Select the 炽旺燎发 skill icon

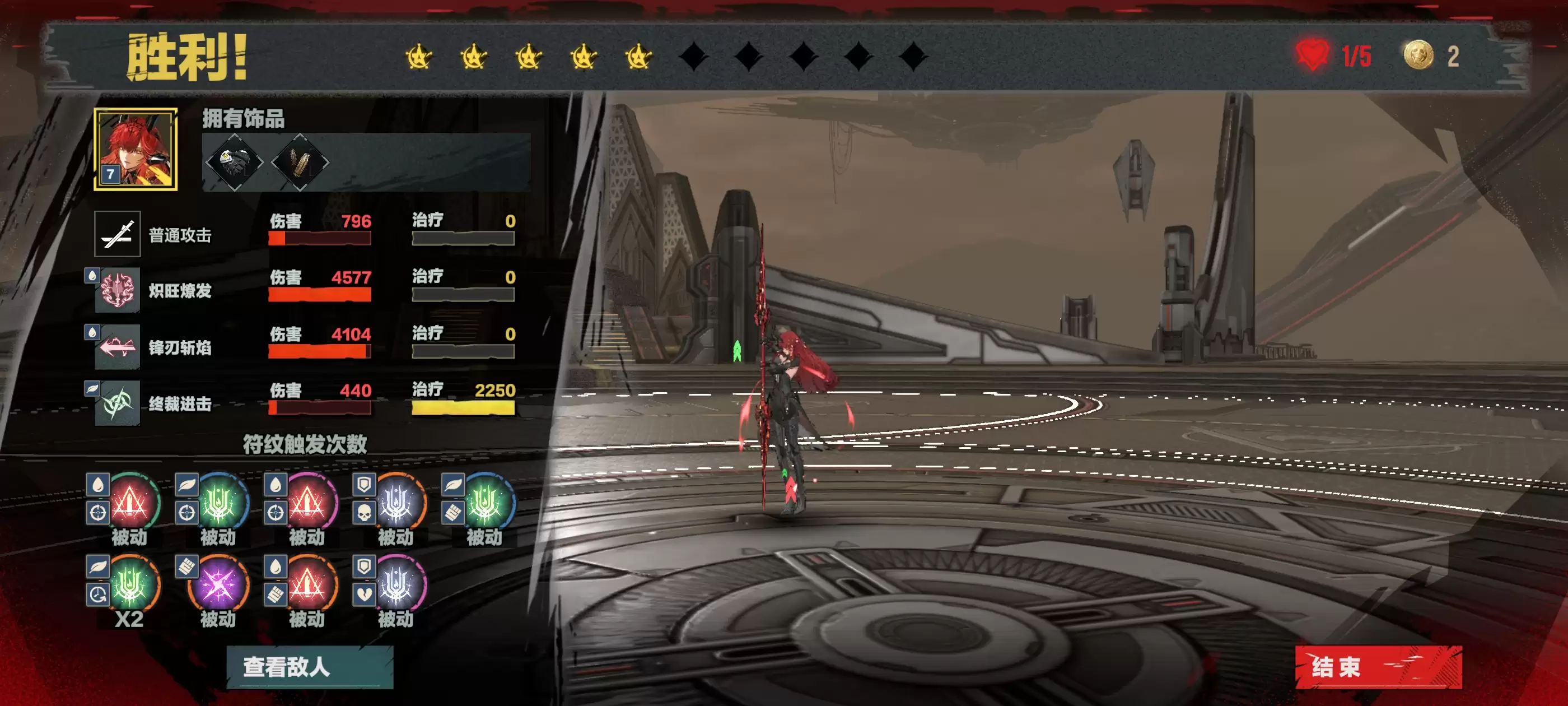pos(118,290)
